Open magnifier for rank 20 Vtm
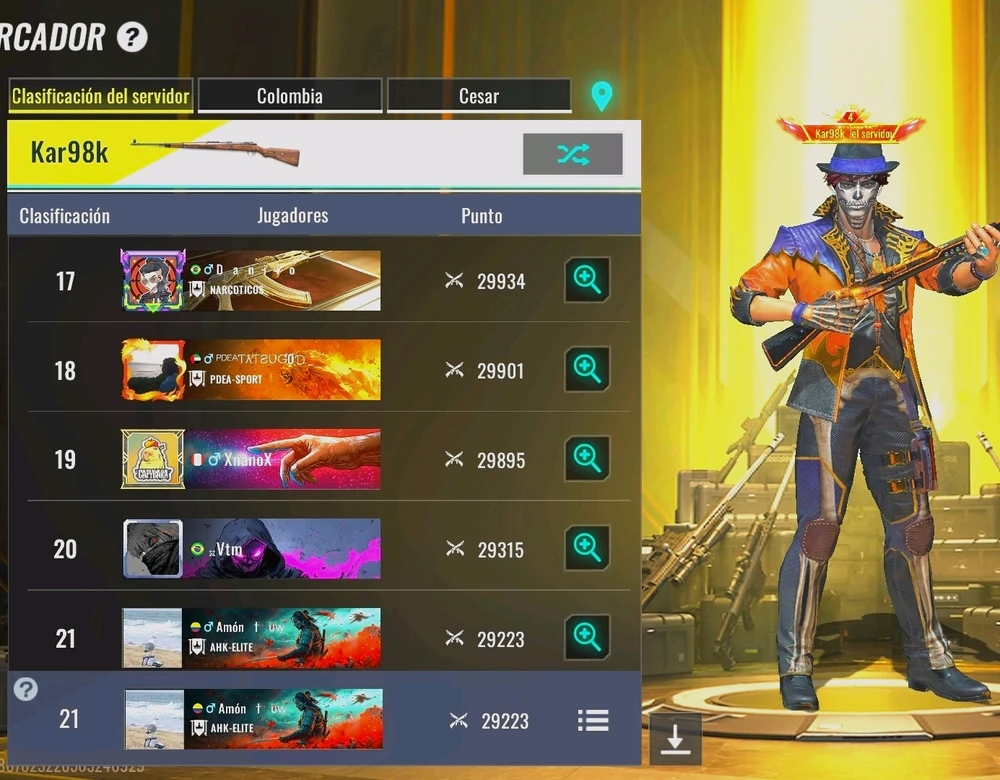This screenshot has height=780, width=1000. tap(588, 548)
